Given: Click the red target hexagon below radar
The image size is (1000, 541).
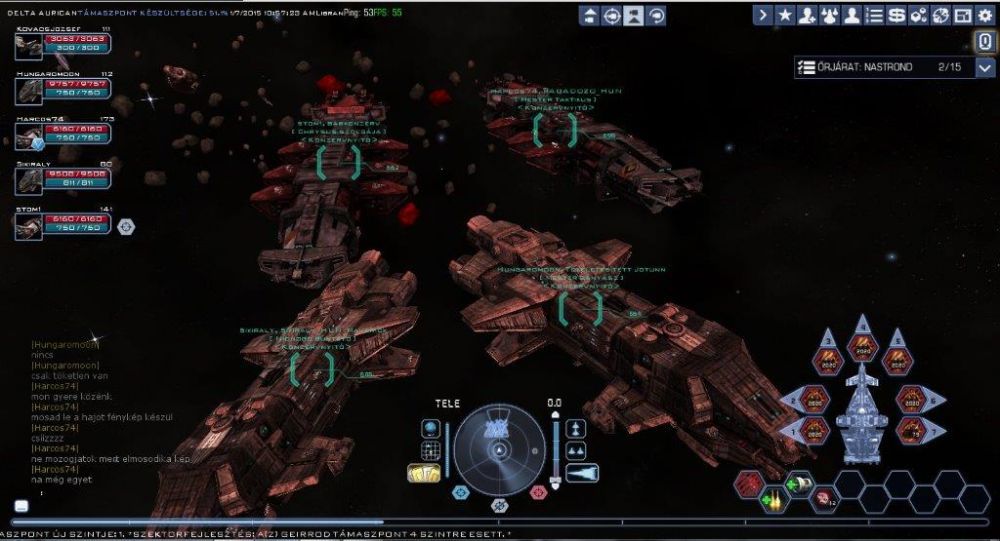Looking at the screenshot, I should (x=538, y=492).
